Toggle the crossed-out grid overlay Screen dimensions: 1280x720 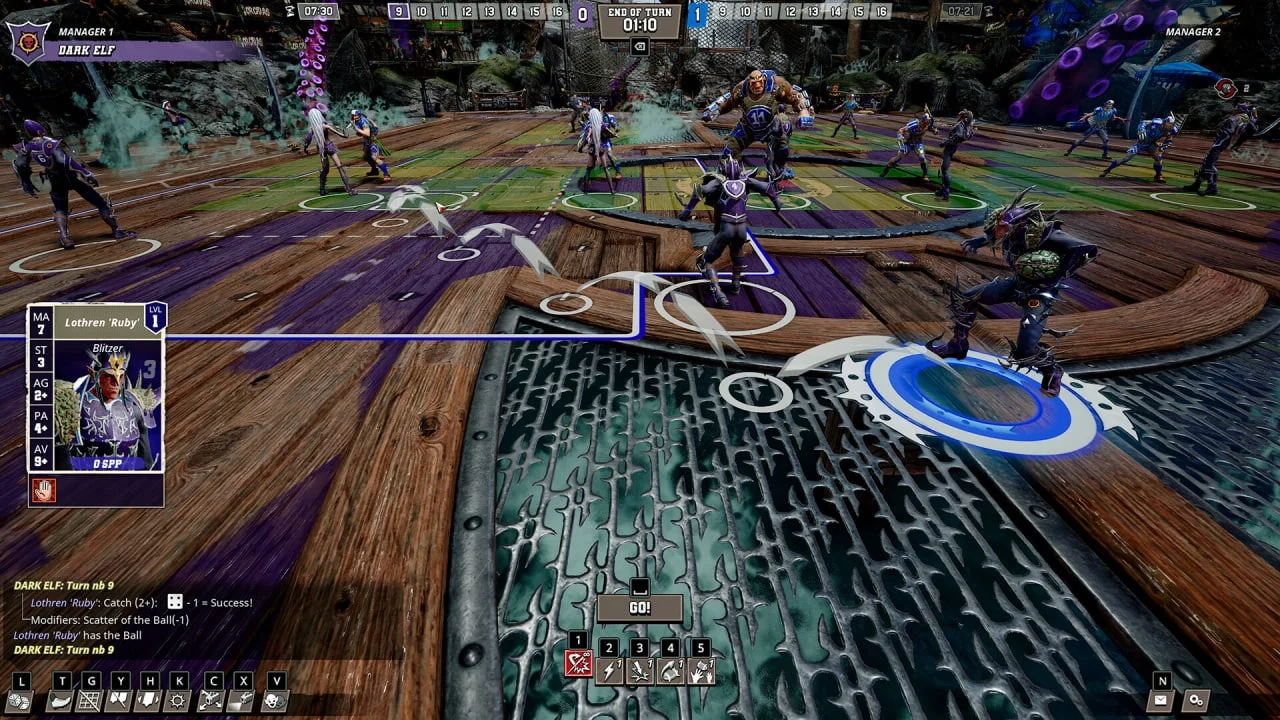coord(91,701)
